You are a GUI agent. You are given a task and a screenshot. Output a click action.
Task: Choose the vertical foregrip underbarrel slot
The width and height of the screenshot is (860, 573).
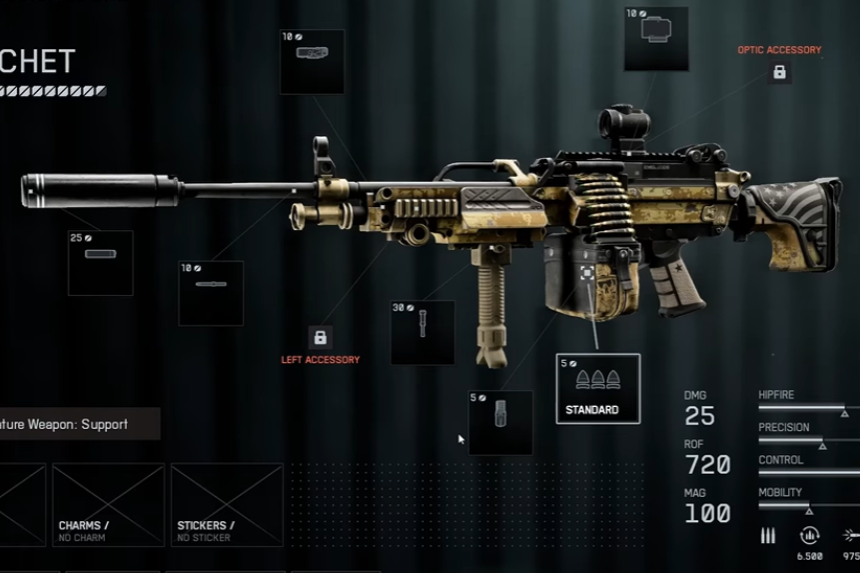click(x=422, y=332)
